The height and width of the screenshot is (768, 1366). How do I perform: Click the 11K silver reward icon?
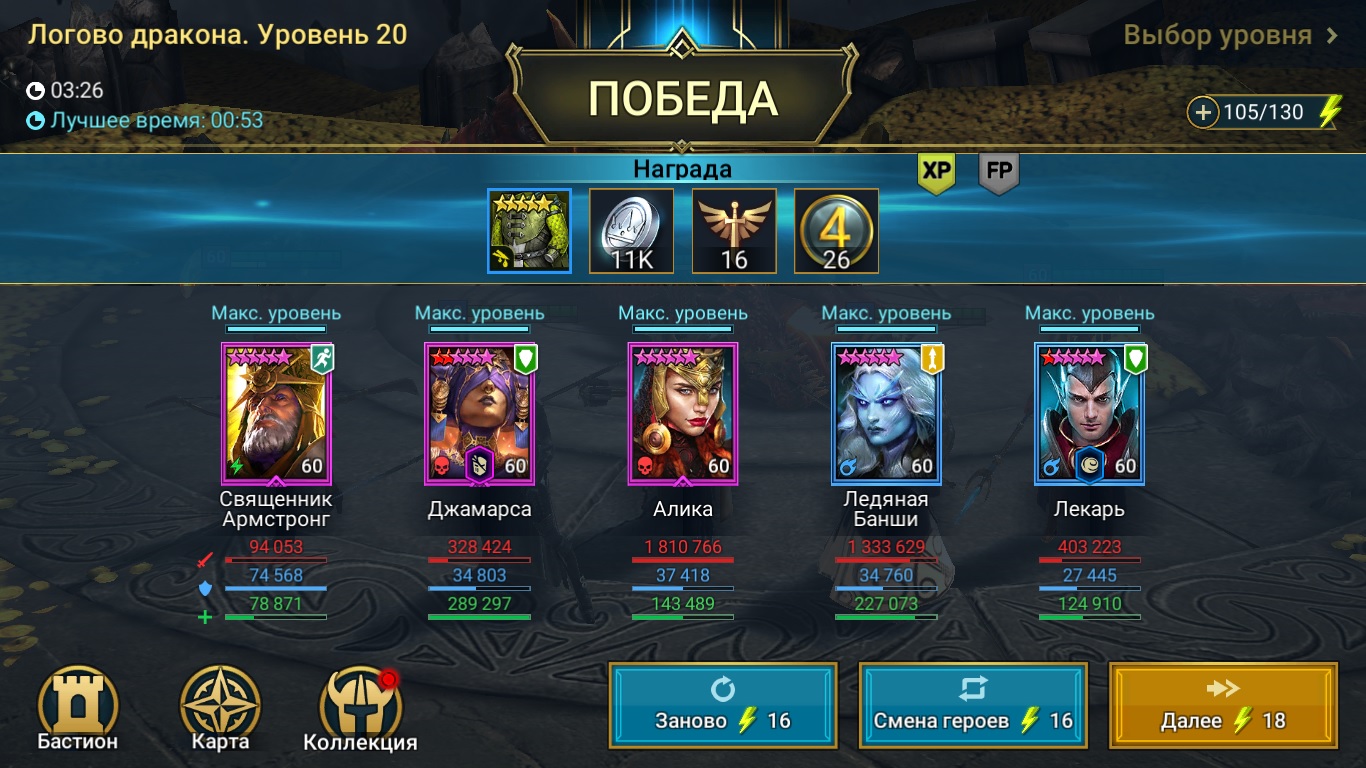coord(630,229)
